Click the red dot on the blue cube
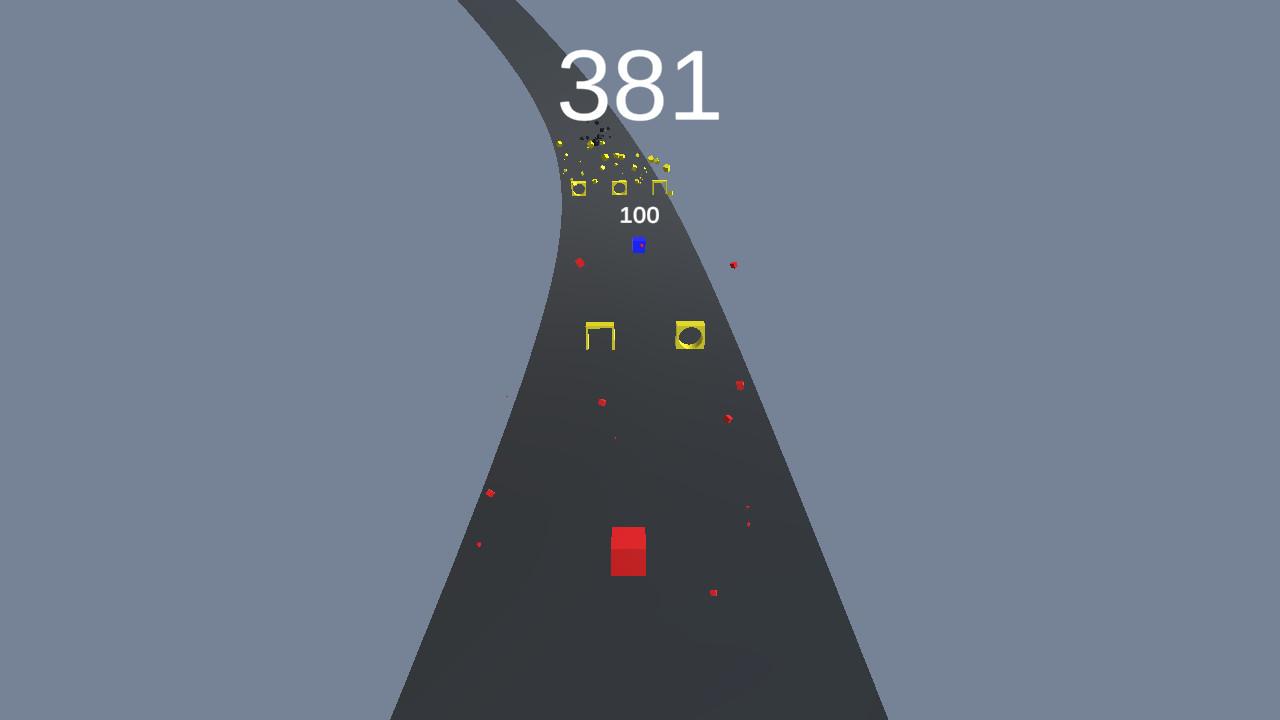 [x=641, y=244]
